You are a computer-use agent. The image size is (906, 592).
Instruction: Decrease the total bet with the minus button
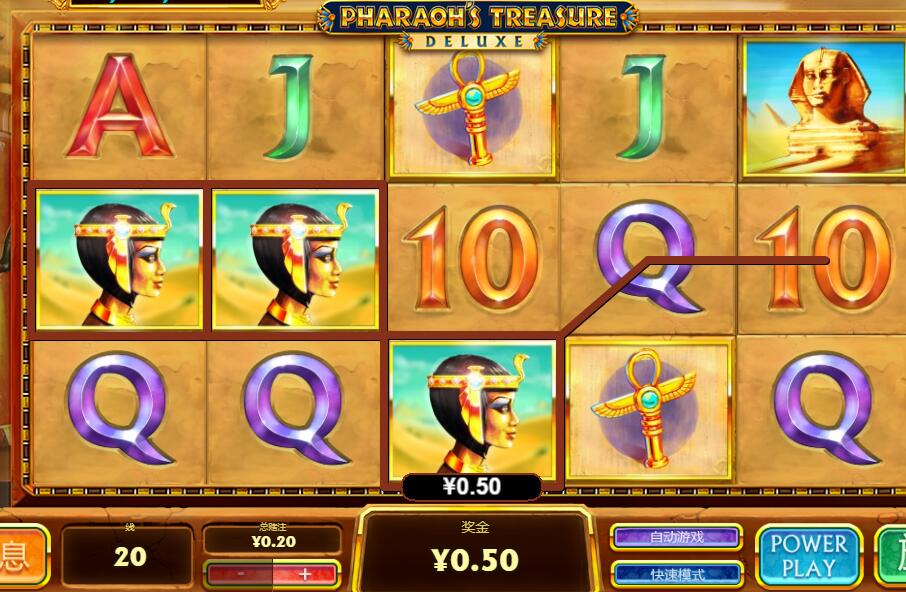(x=240, y=574)
